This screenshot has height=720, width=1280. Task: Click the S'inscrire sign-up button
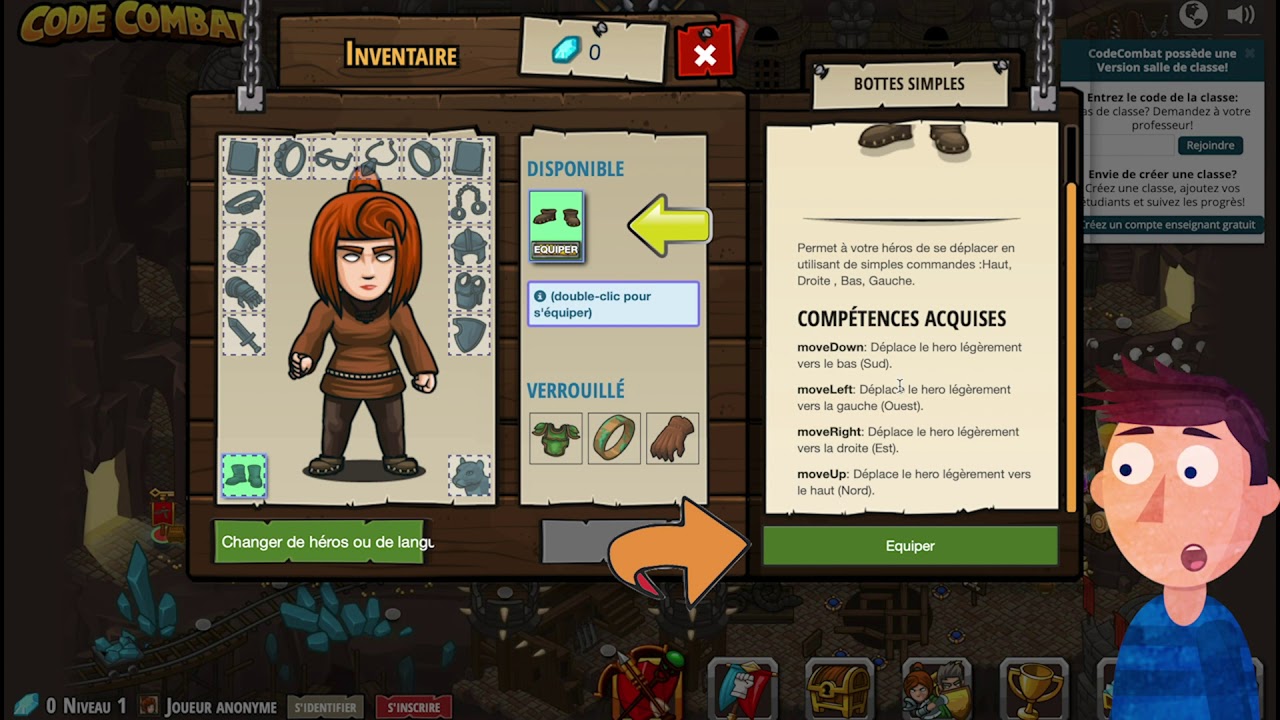[414, 707]
